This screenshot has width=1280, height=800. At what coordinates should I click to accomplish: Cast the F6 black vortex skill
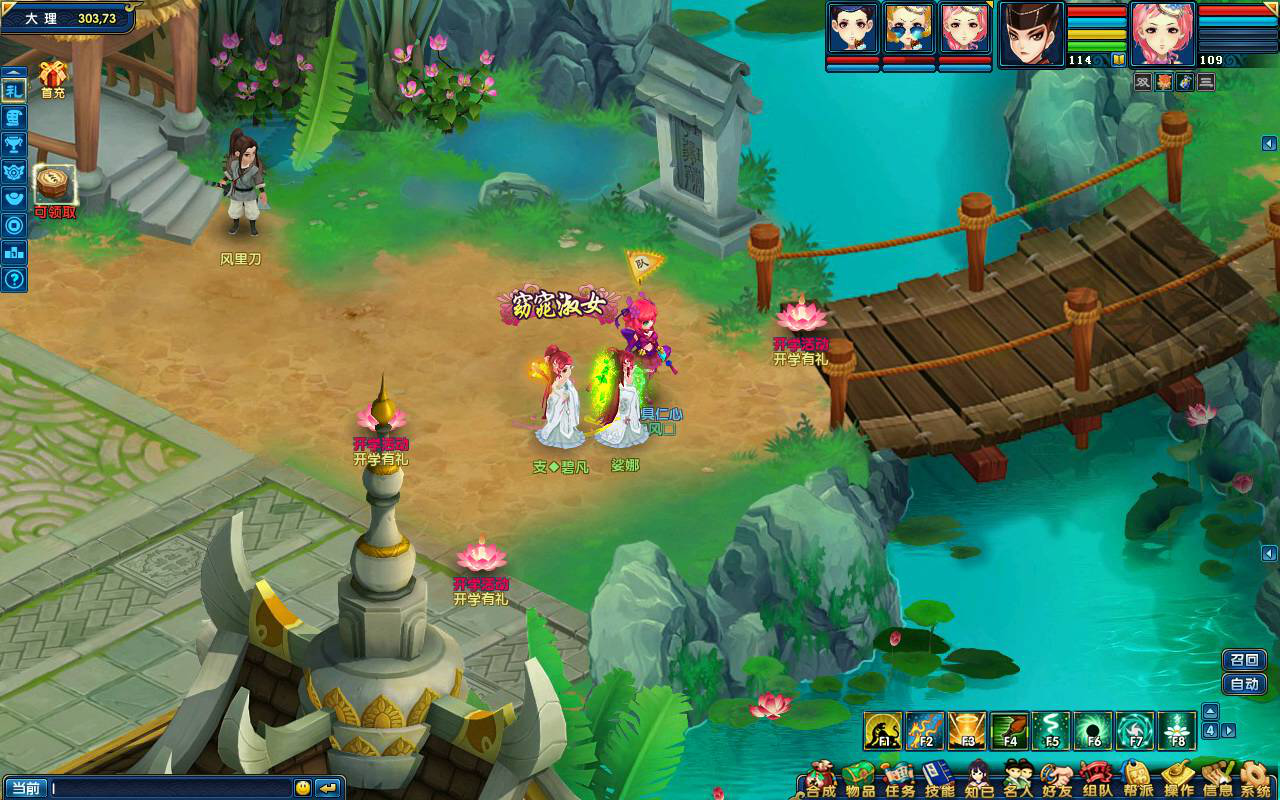point(1093,731)
